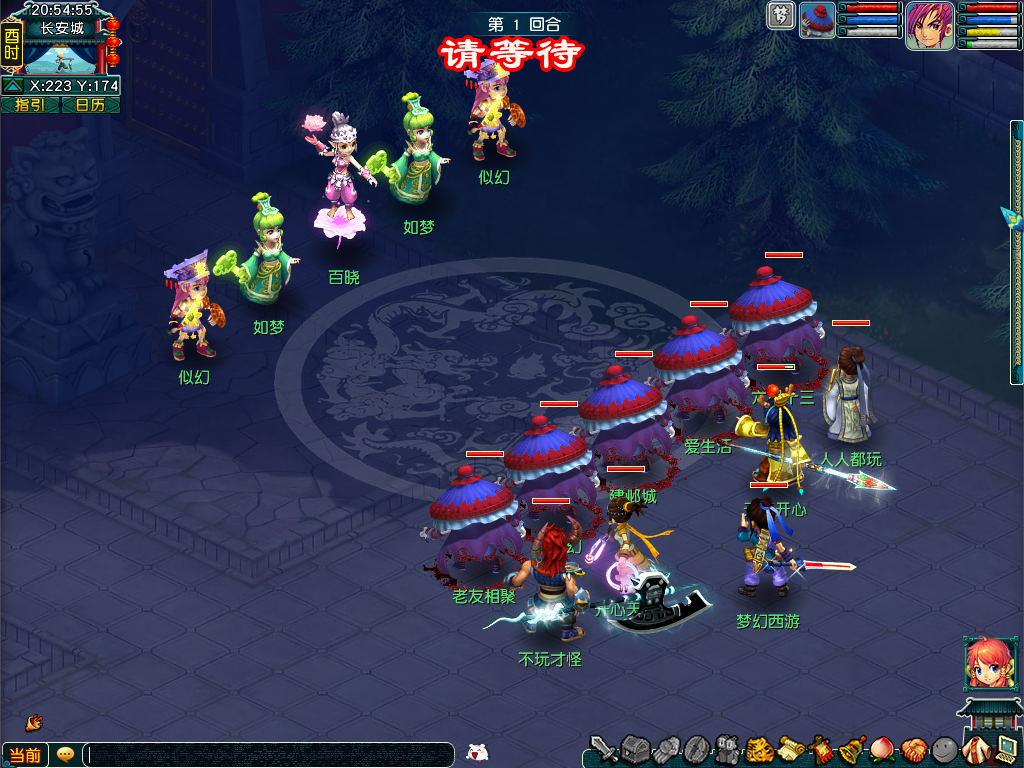The height and width of the screenshot is (768, 1024).
Task: Toggle the triangle arrow beside the coordinates
Action: pos(14,86)
